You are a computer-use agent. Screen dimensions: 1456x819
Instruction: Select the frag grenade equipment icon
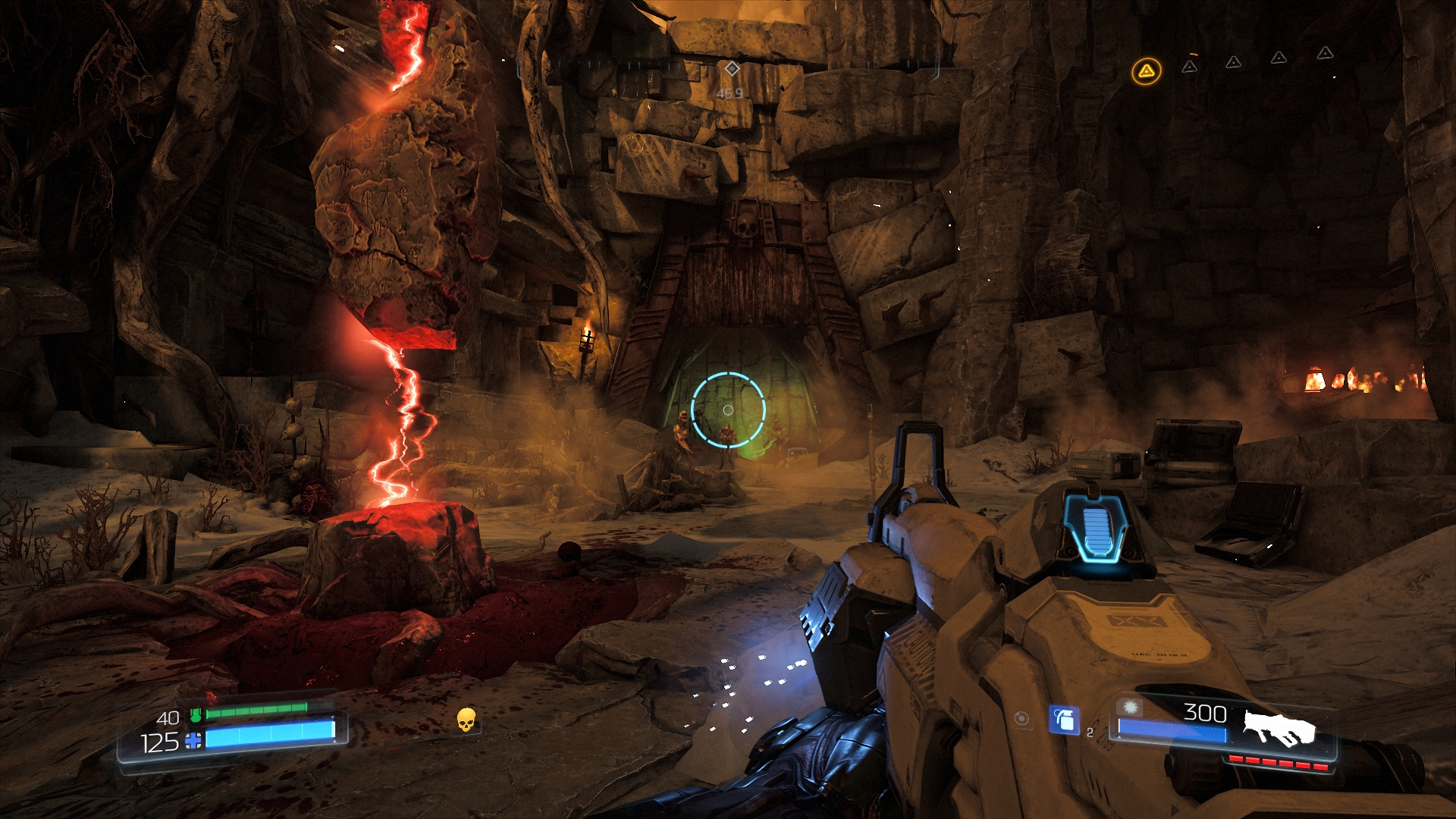(x=1063, y=719)
